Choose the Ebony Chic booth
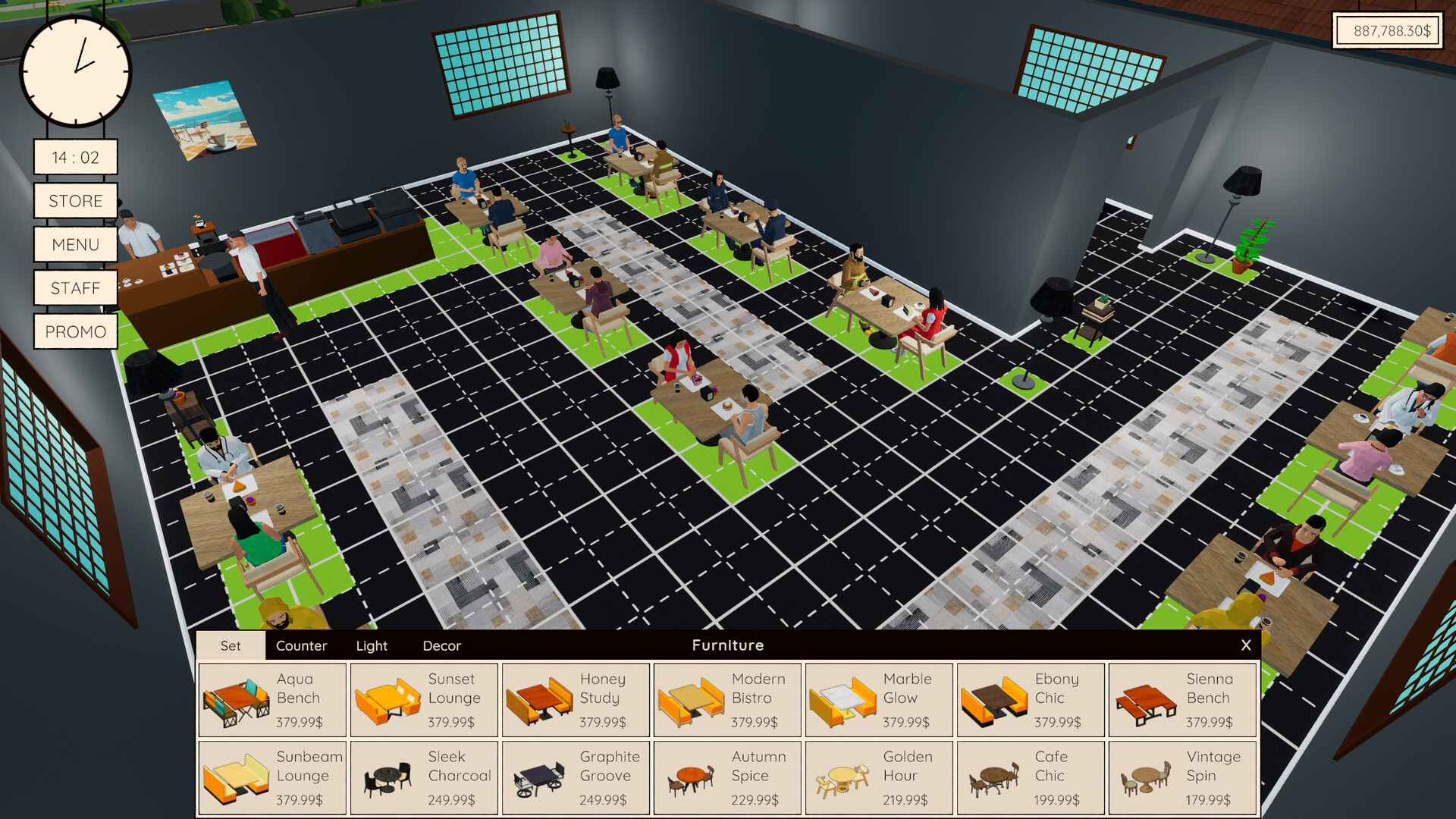1456x819 pixels. 1030,699
